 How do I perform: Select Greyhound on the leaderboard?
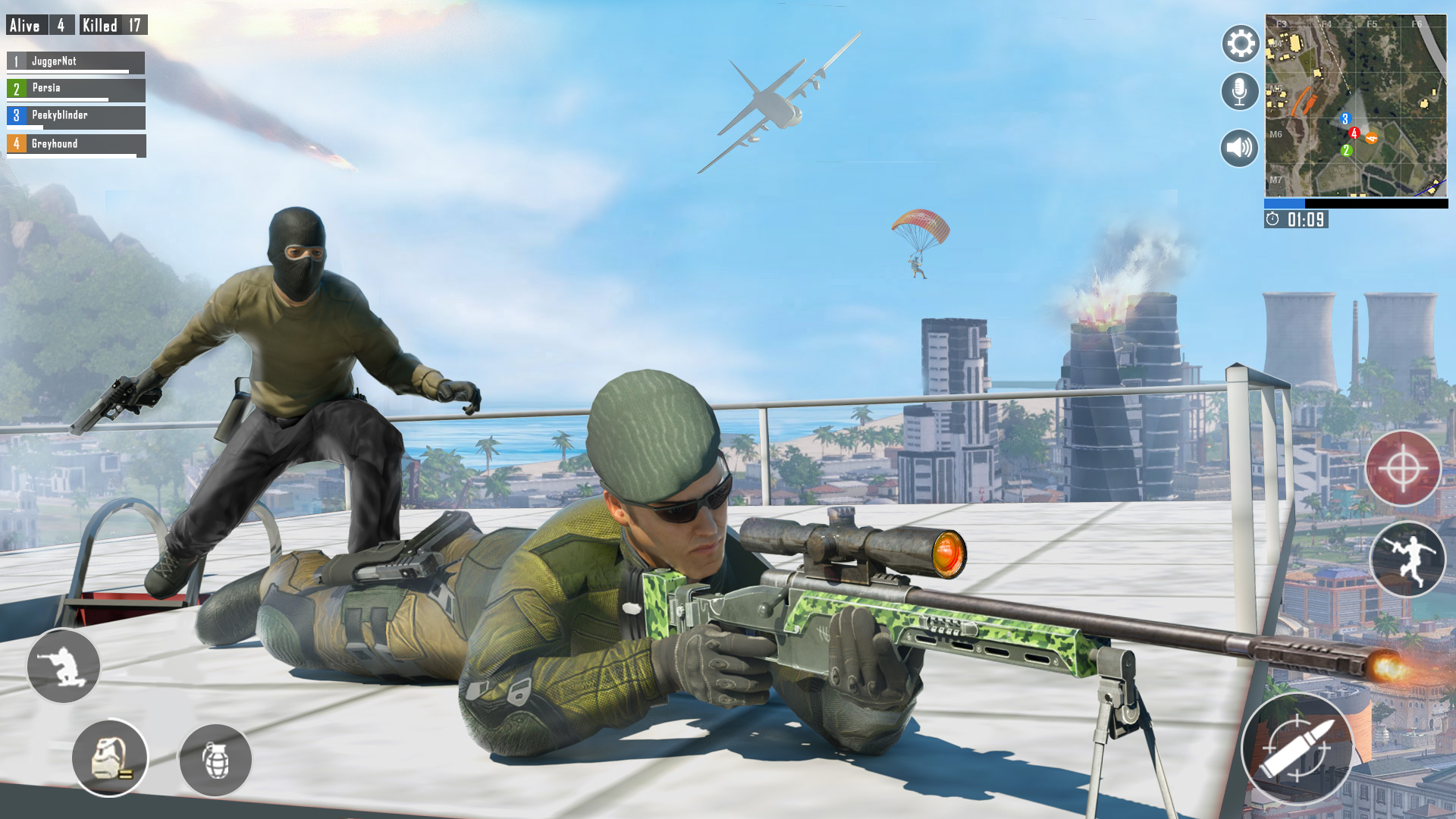(76, 143)
